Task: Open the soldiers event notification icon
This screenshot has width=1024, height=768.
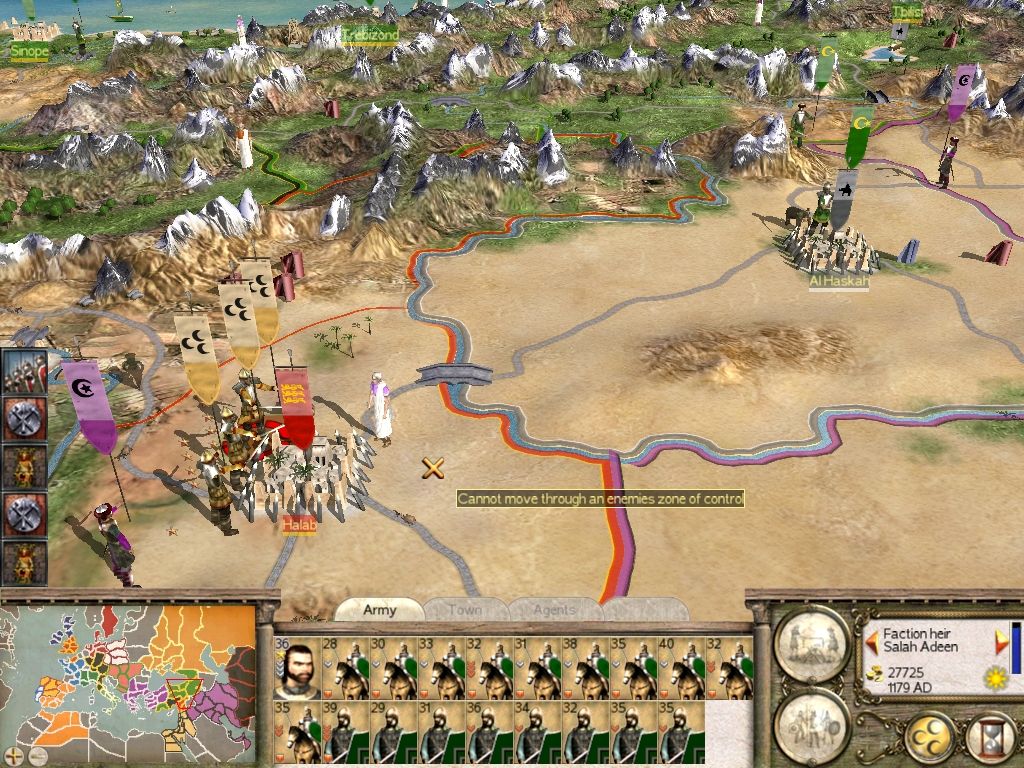Action: 23,371
